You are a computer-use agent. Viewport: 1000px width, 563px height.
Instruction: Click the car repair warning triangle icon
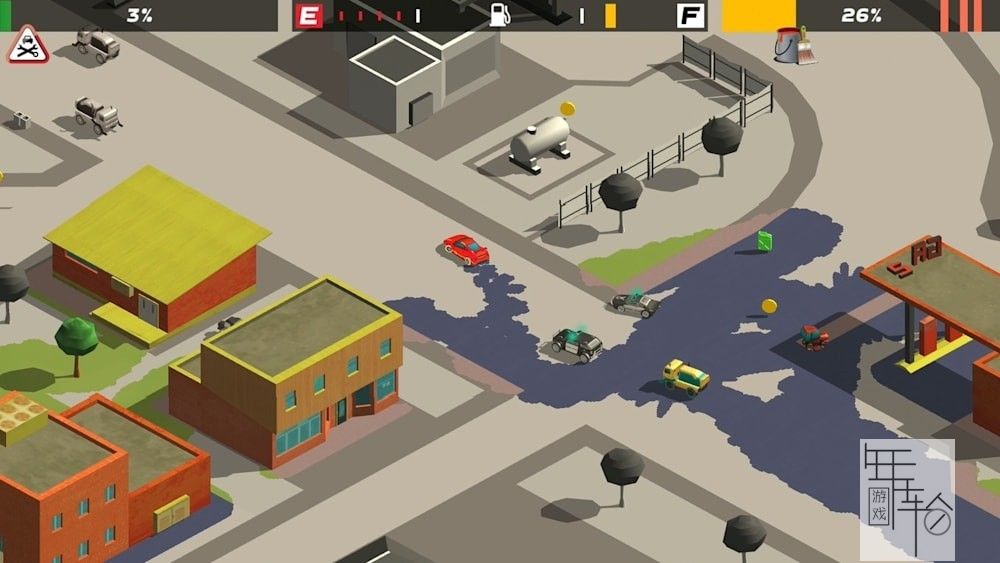28,46
